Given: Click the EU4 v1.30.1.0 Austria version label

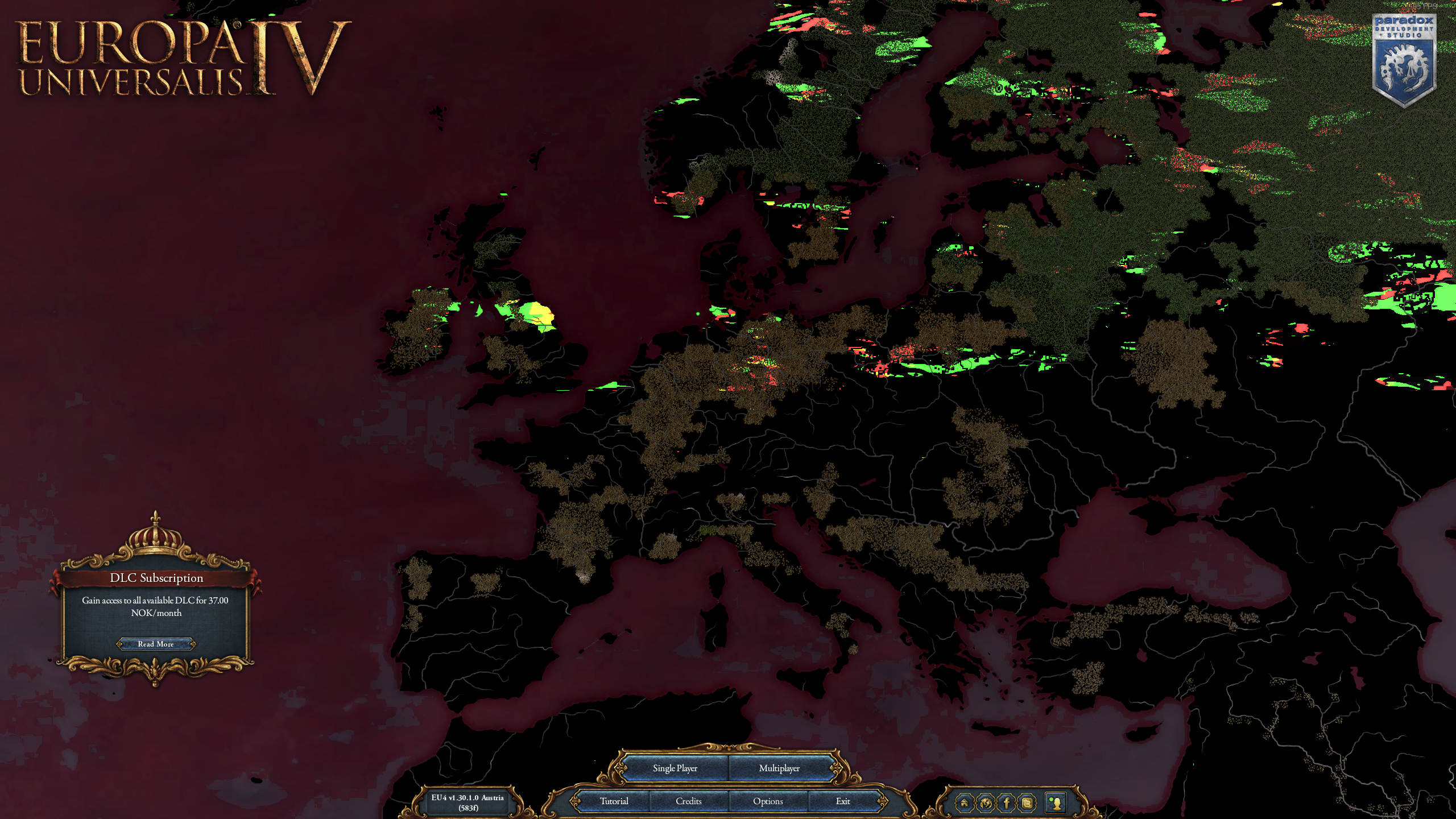Looking at the screenshot, I should click(468, 798).
